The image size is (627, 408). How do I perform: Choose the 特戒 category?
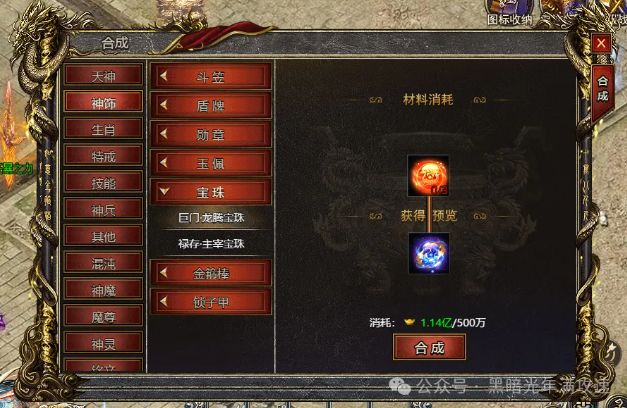[103, 156]
